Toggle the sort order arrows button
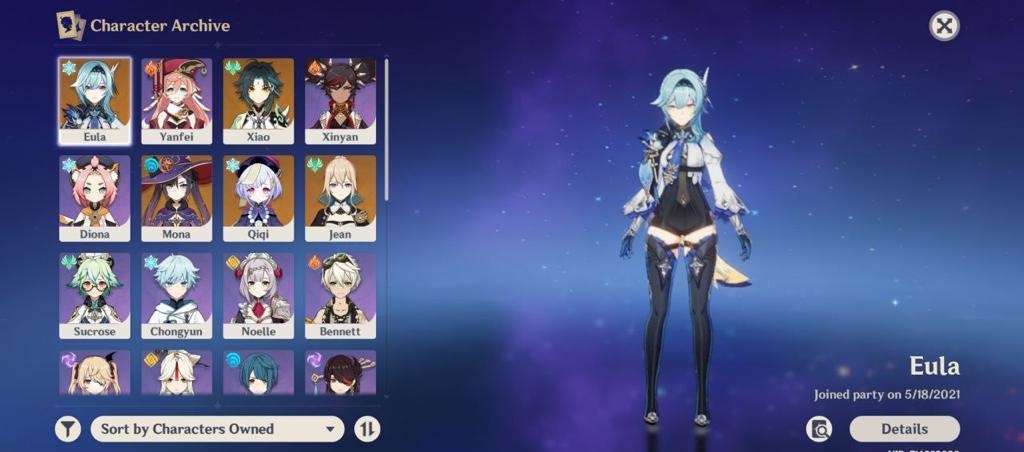 tap(367, 429)
